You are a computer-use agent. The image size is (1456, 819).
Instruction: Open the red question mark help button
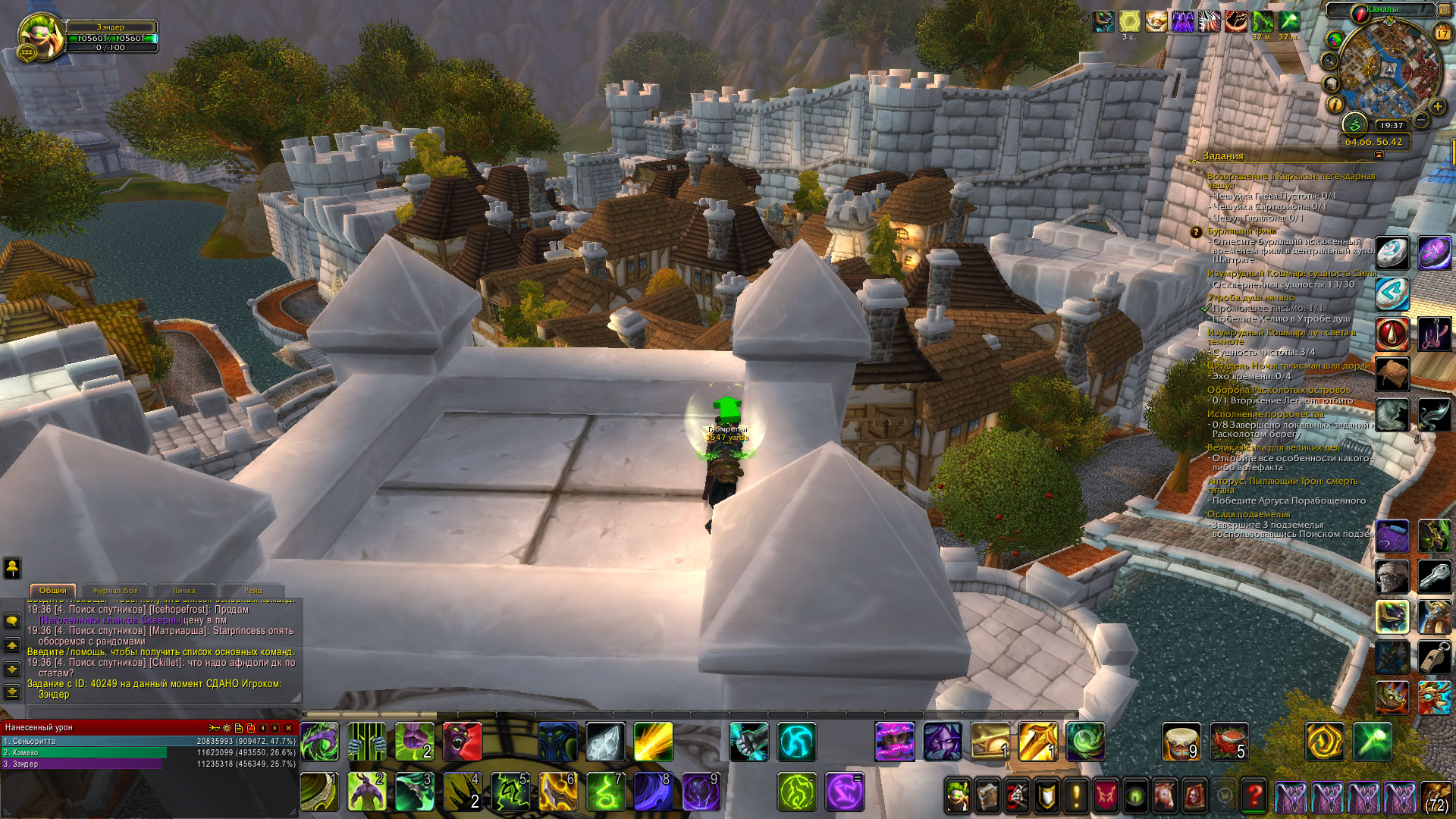[x=1254, y=795]
